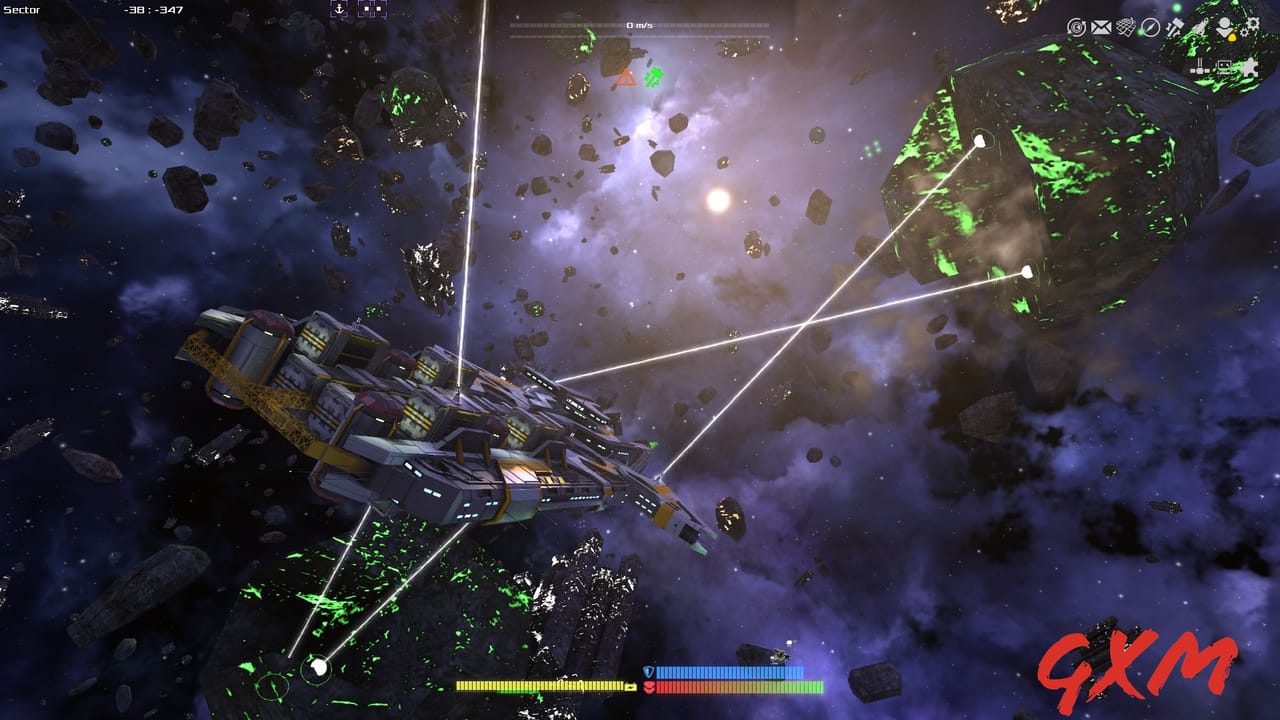The width and height of the screenshot is (1280, 720).
Task: Open the galaxy map icon
Action: 1125,27
